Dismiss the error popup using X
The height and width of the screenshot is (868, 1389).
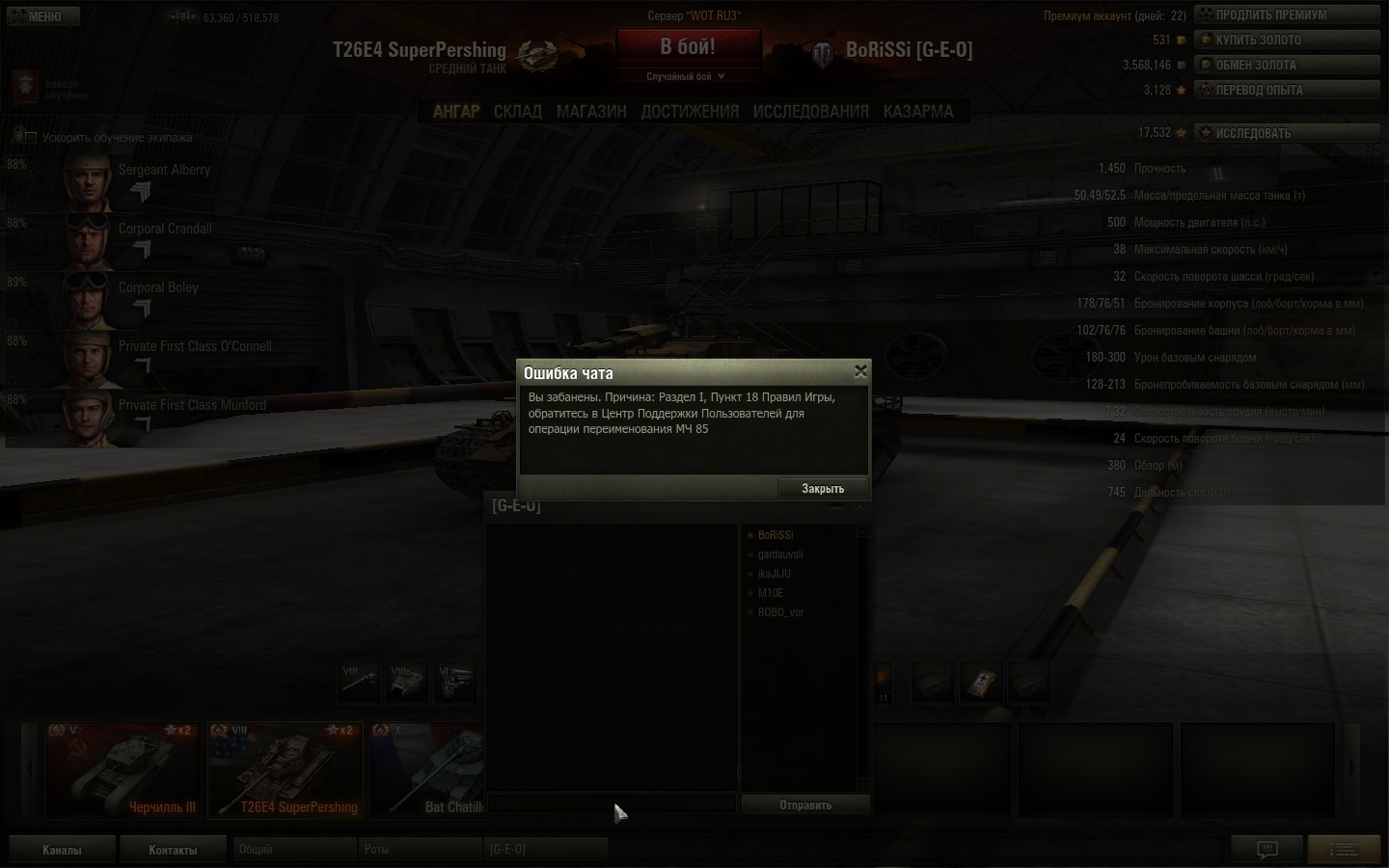click(x=860, y=370)
